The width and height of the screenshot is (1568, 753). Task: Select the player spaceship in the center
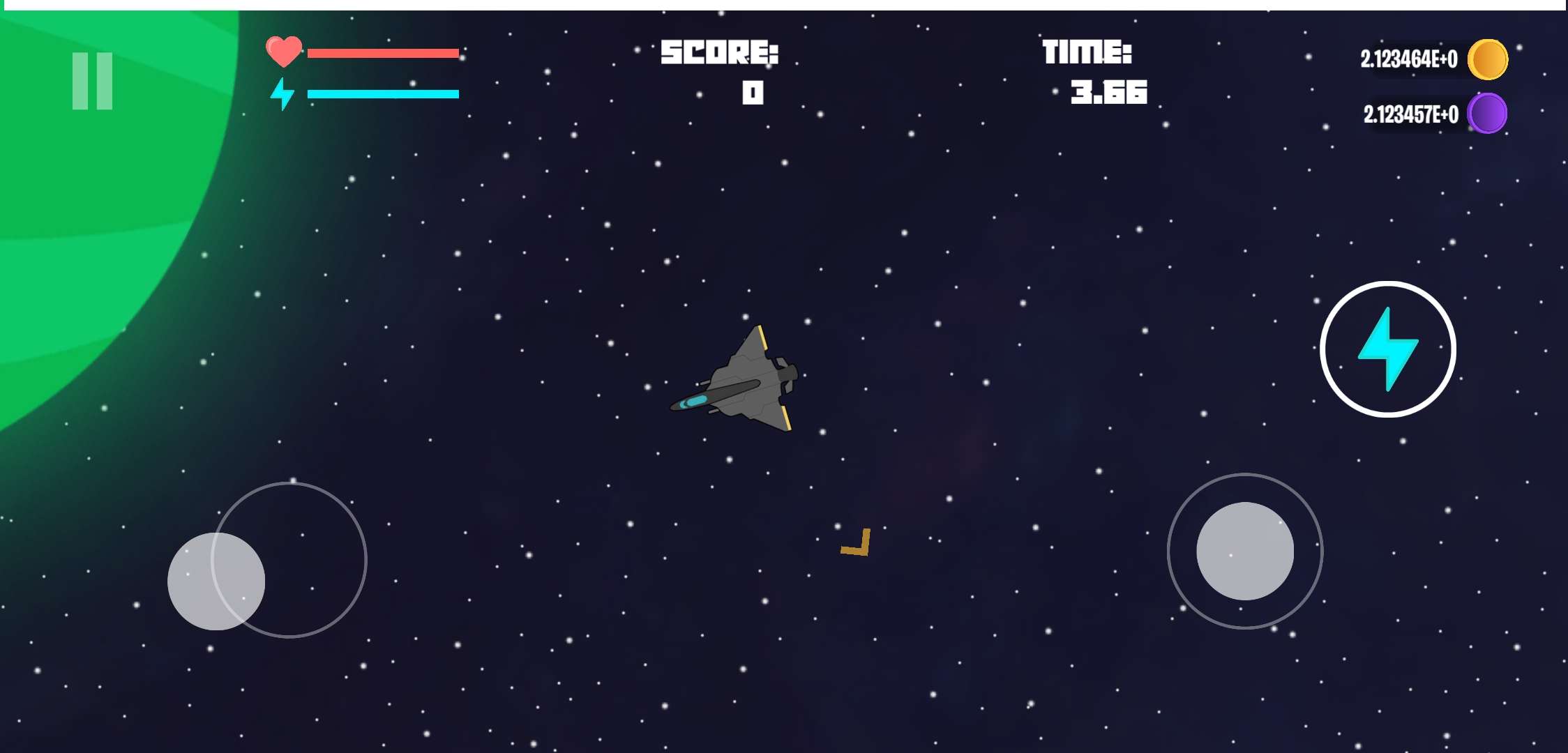[746, 380]
